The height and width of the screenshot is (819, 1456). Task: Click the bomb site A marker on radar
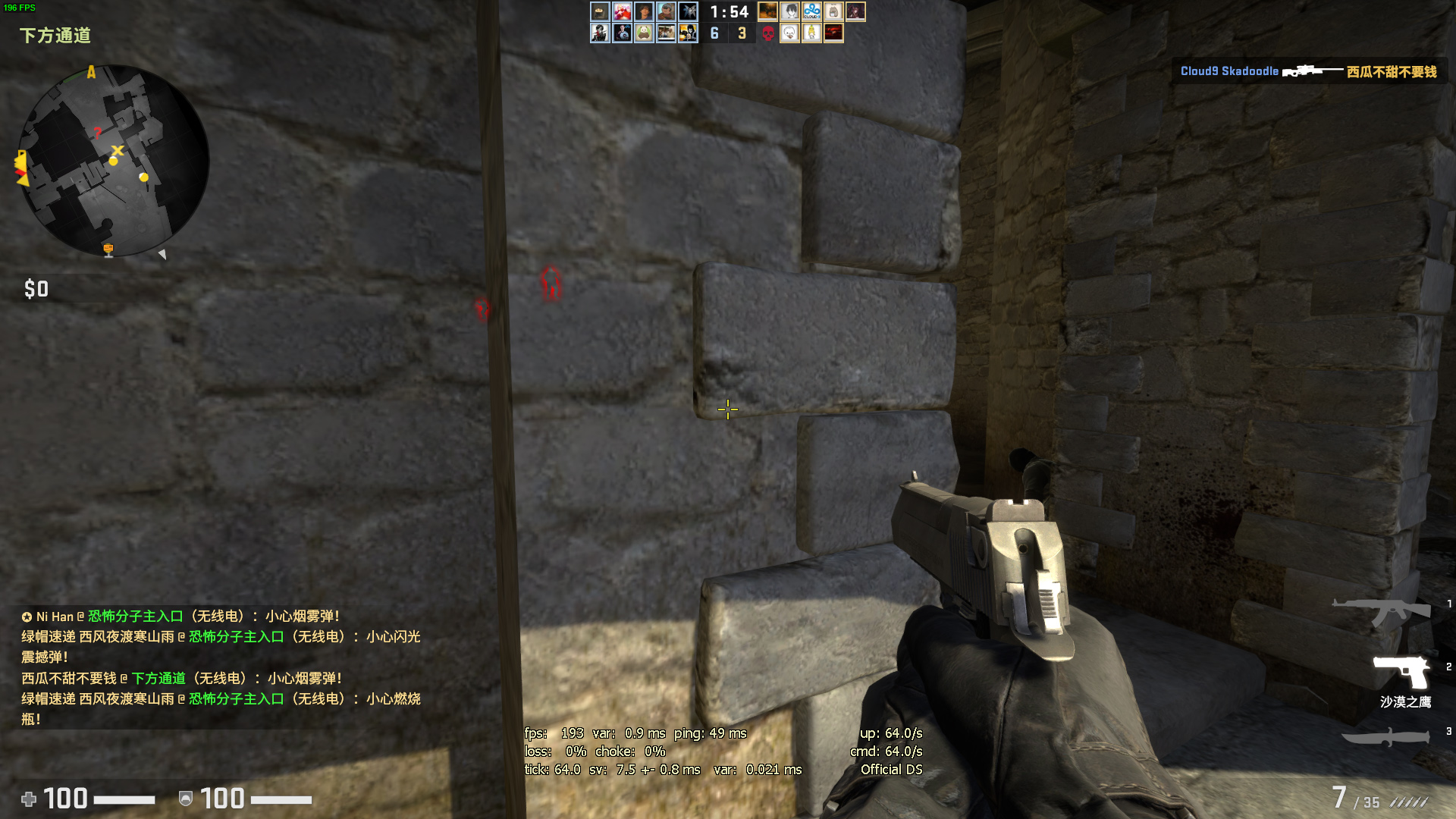[x=91, y=72]
